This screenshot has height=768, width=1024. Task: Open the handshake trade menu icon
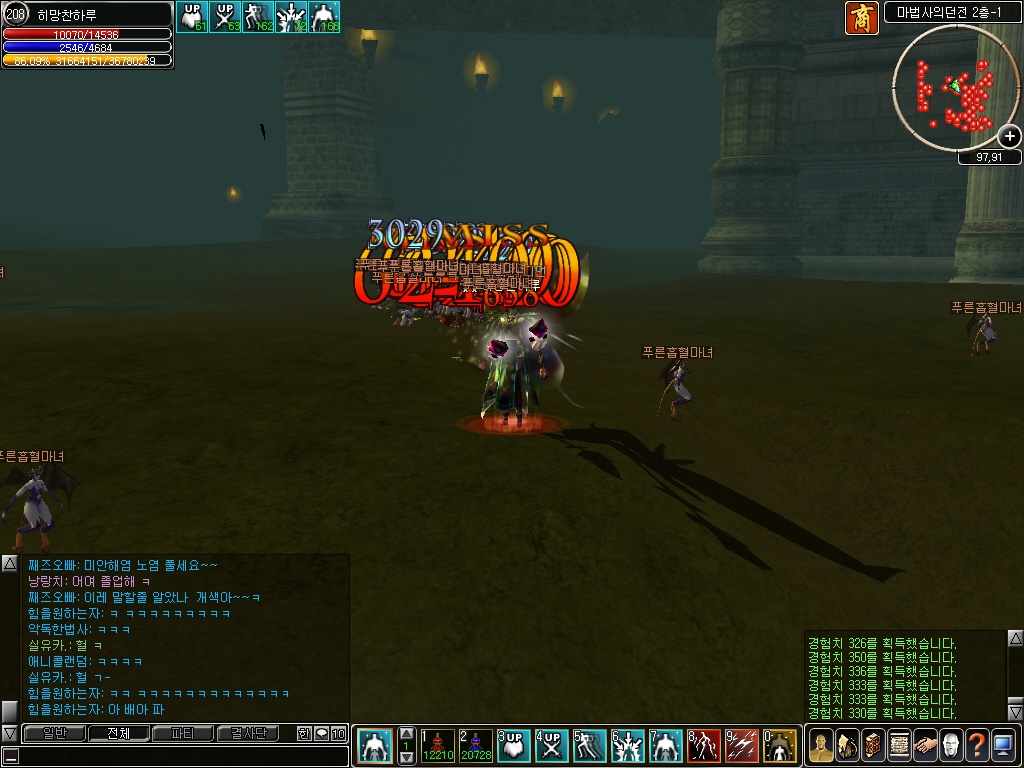[925, 745]
